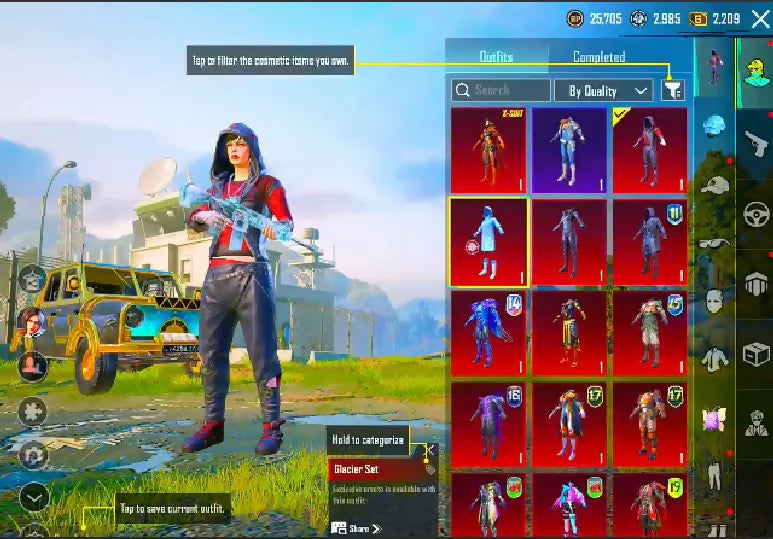The width and height of the screenshot is (773, 539).
Task: Open the steering wheel vehicle category
Action: pyautogui.click(x=755, y=214)
